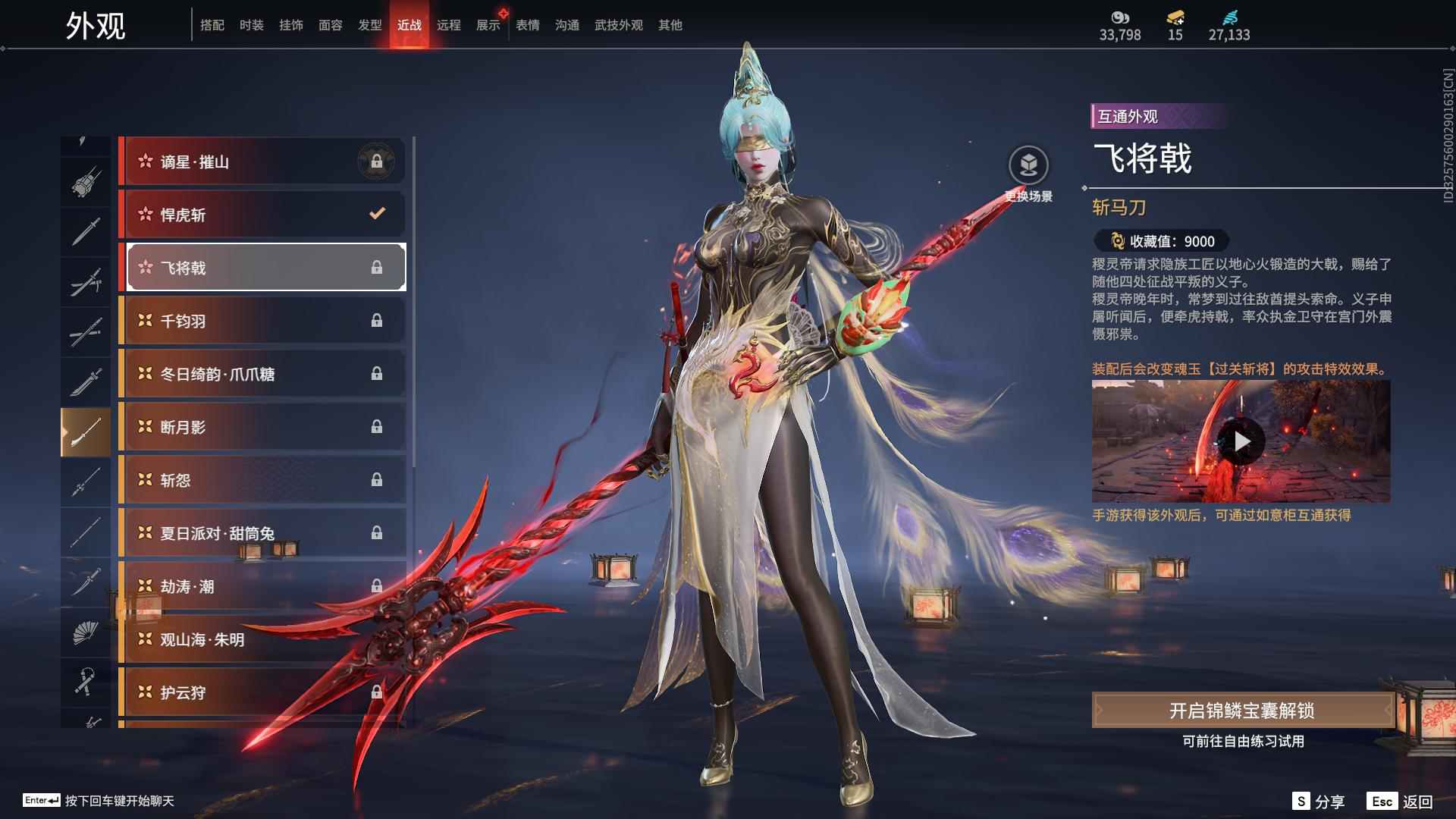Viewport: 1456px width, 819px height.
Task: Switch to the 时装 tab
Action: coord(251,25)
